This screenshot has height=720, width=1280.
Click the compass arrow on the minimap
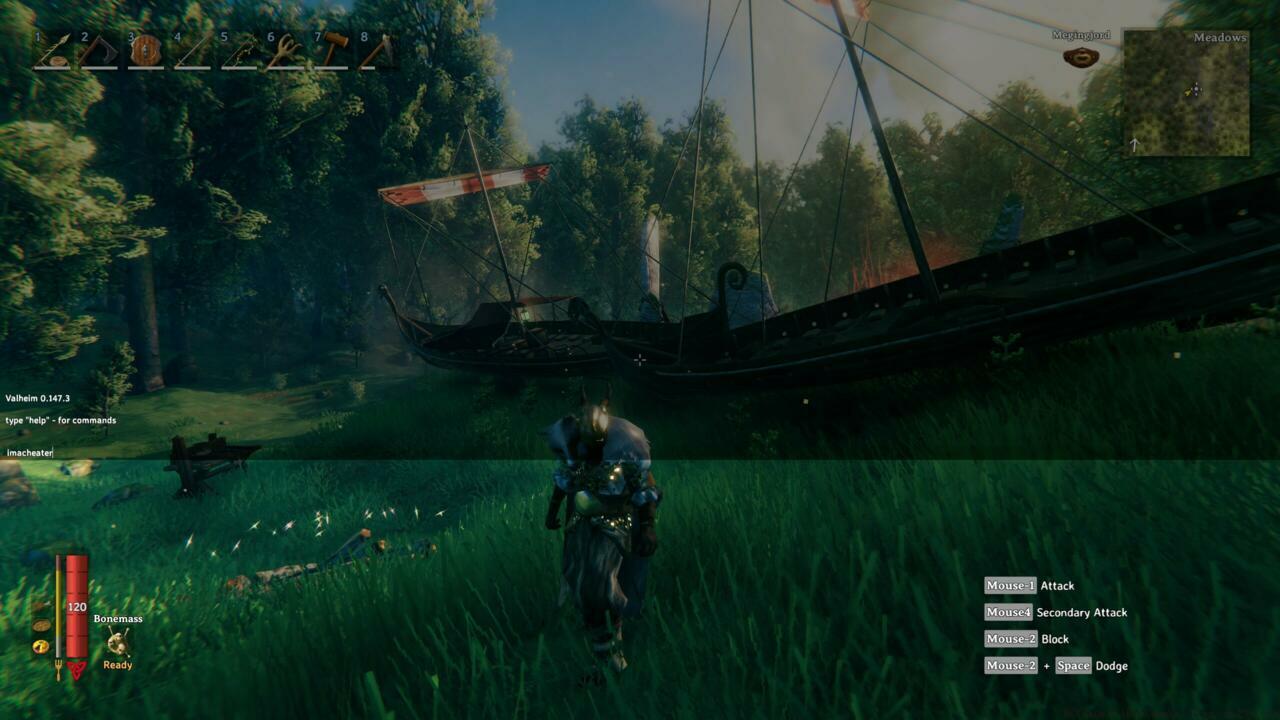pos(1135,143)
